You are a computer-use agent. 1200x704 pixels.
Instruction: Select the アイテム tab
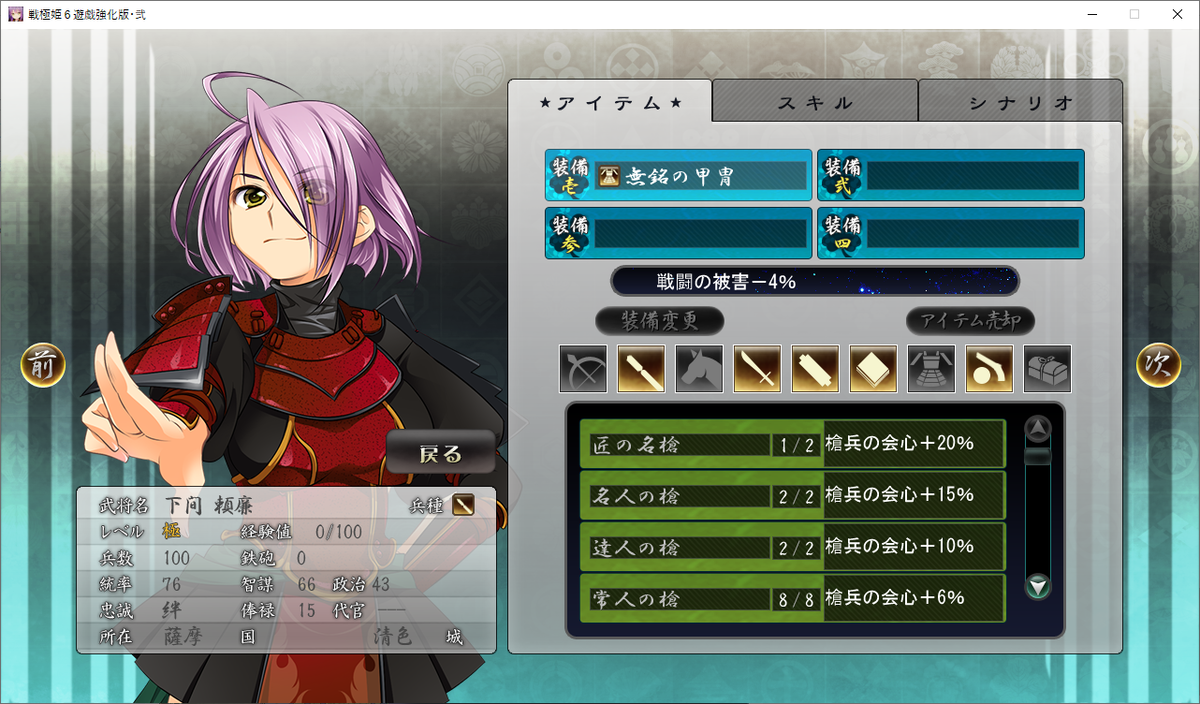click(610, 102)
